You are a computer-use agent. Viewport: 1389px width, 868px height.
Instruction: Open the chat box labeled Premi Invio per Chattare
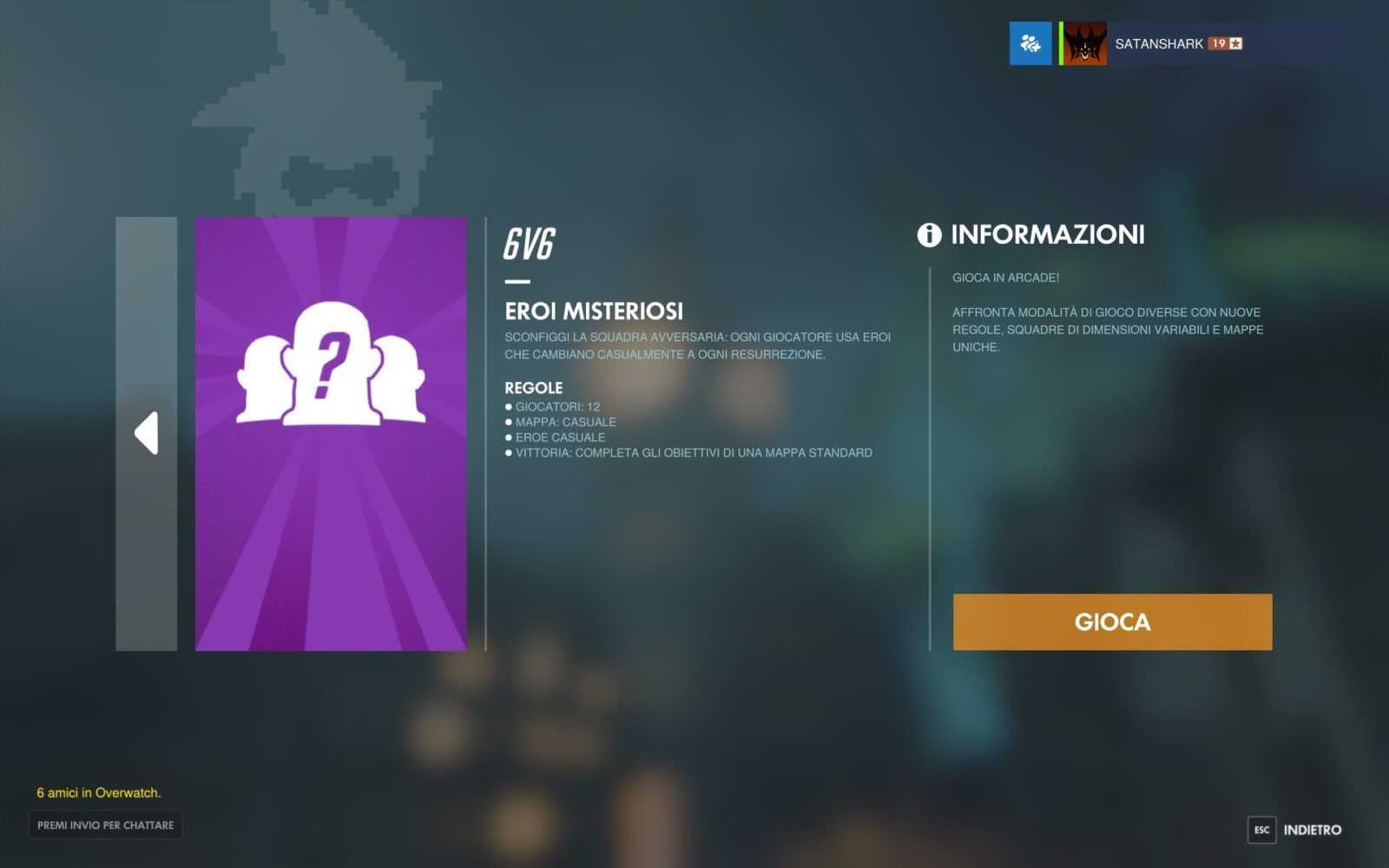click(x=105, y=825)
